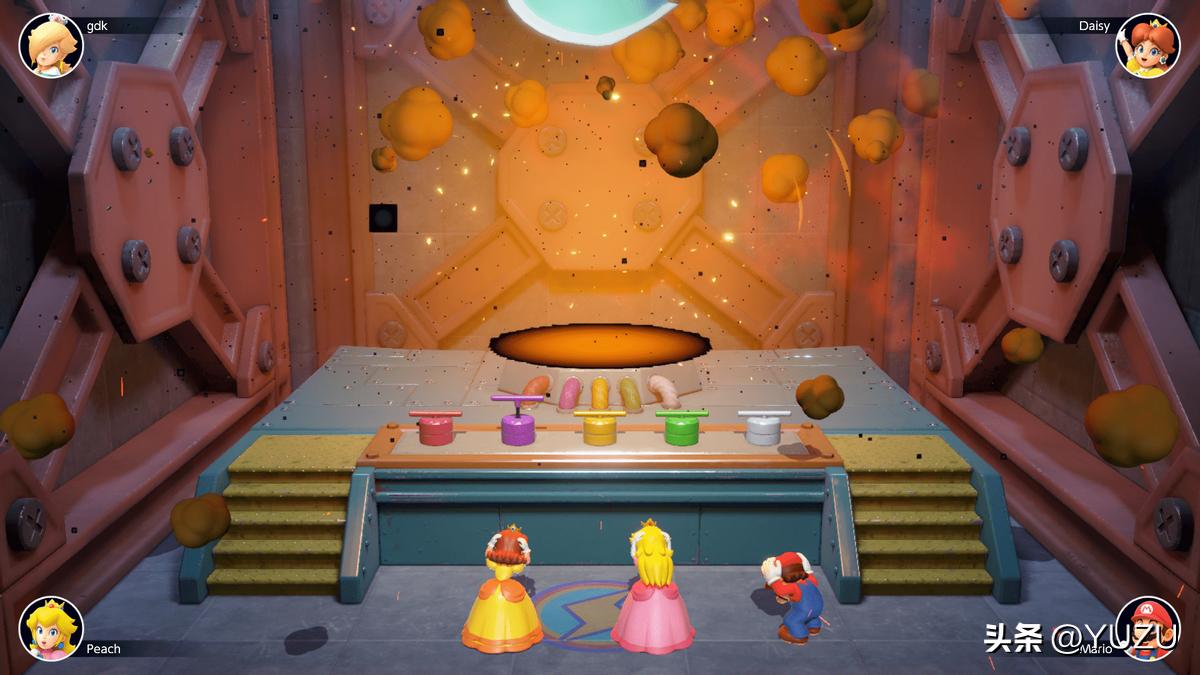Screen dimensions: 1200x675
Task: Select gdk's Rosalina player portrait
Action: [51, 46]
